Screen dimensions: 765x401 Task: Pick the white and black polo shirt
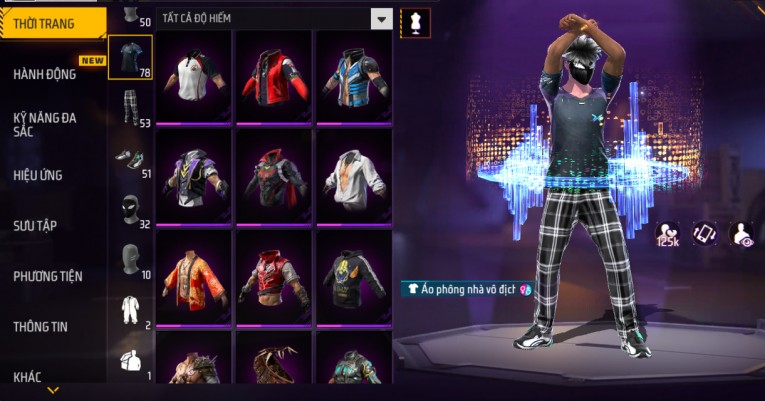point(193,77)
